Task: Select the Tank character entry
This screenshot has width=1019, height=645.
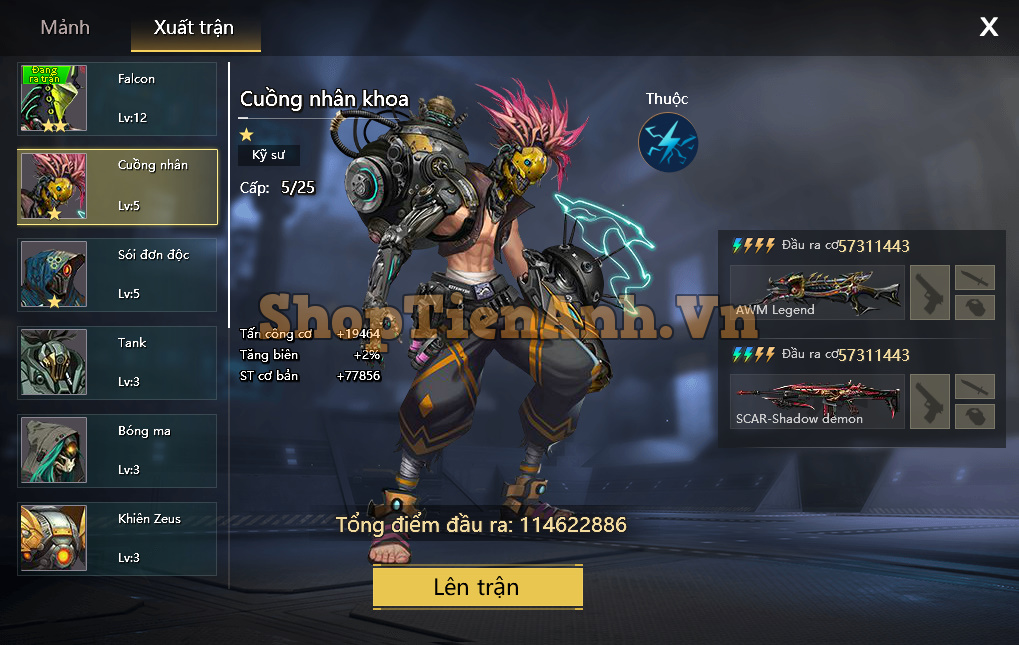Action: 118,362
